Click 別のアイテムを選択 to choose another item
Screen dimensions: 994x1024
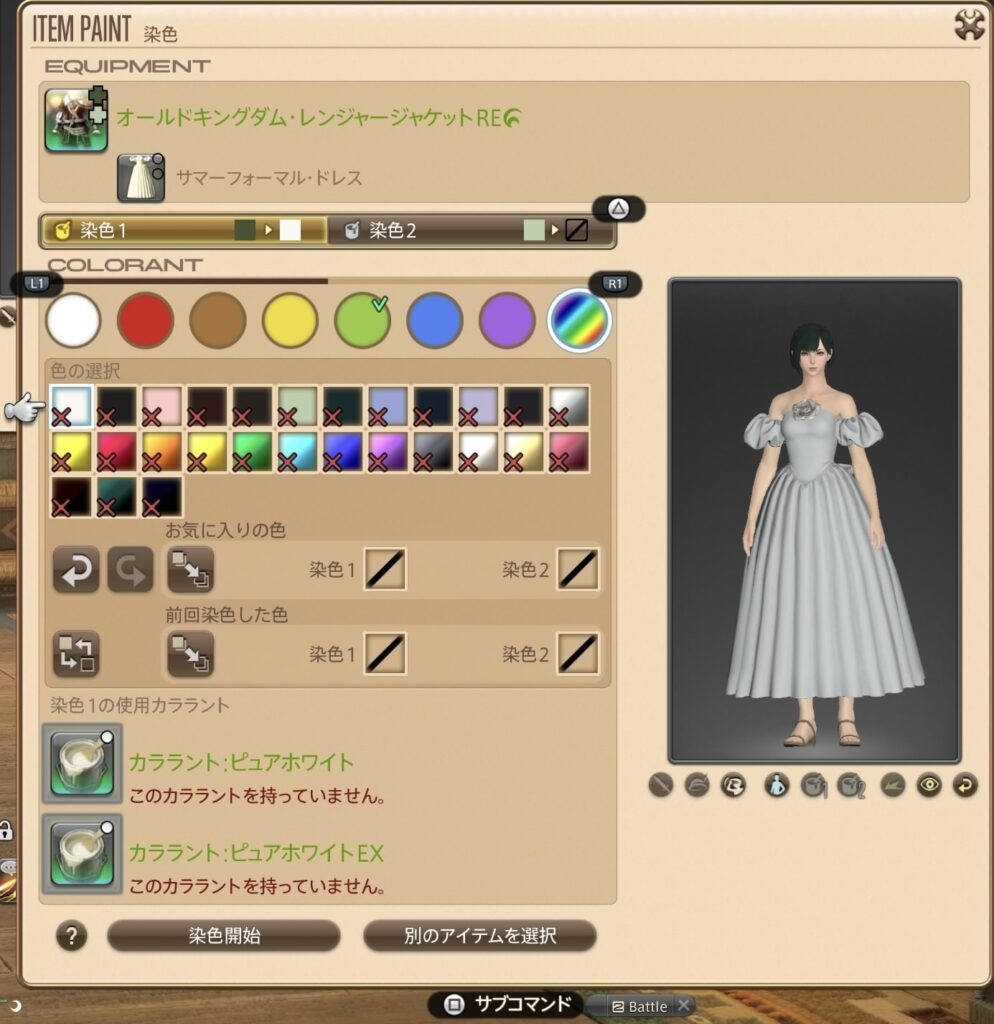tap(480, 936)
